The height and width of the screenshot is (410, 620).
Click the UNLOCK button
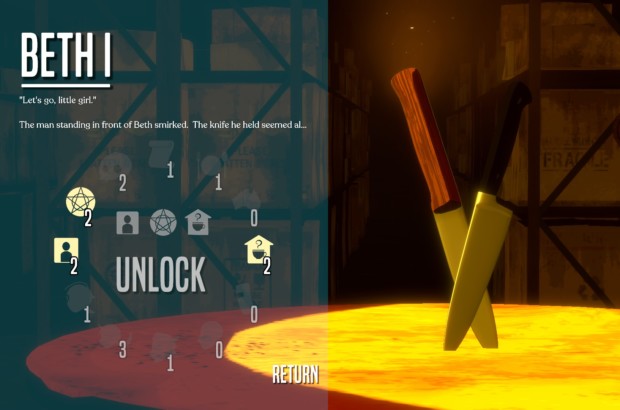coord(161,273)
